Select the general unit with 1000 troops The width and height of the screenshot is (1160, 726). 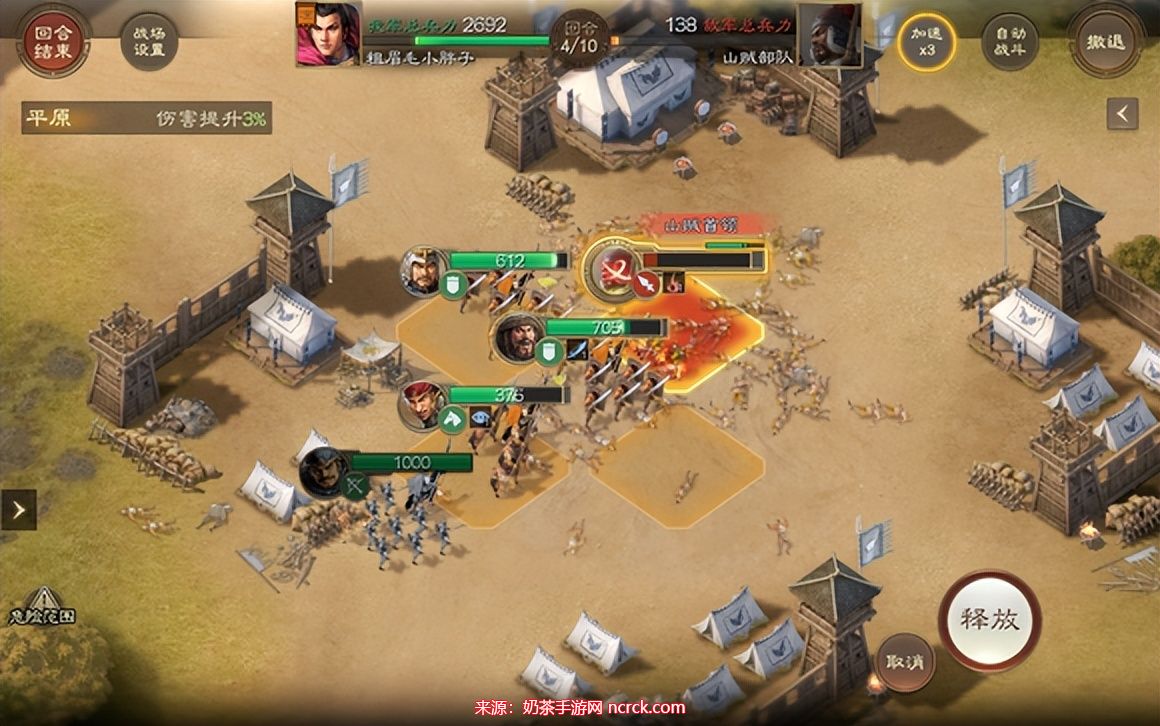[324, 471]
